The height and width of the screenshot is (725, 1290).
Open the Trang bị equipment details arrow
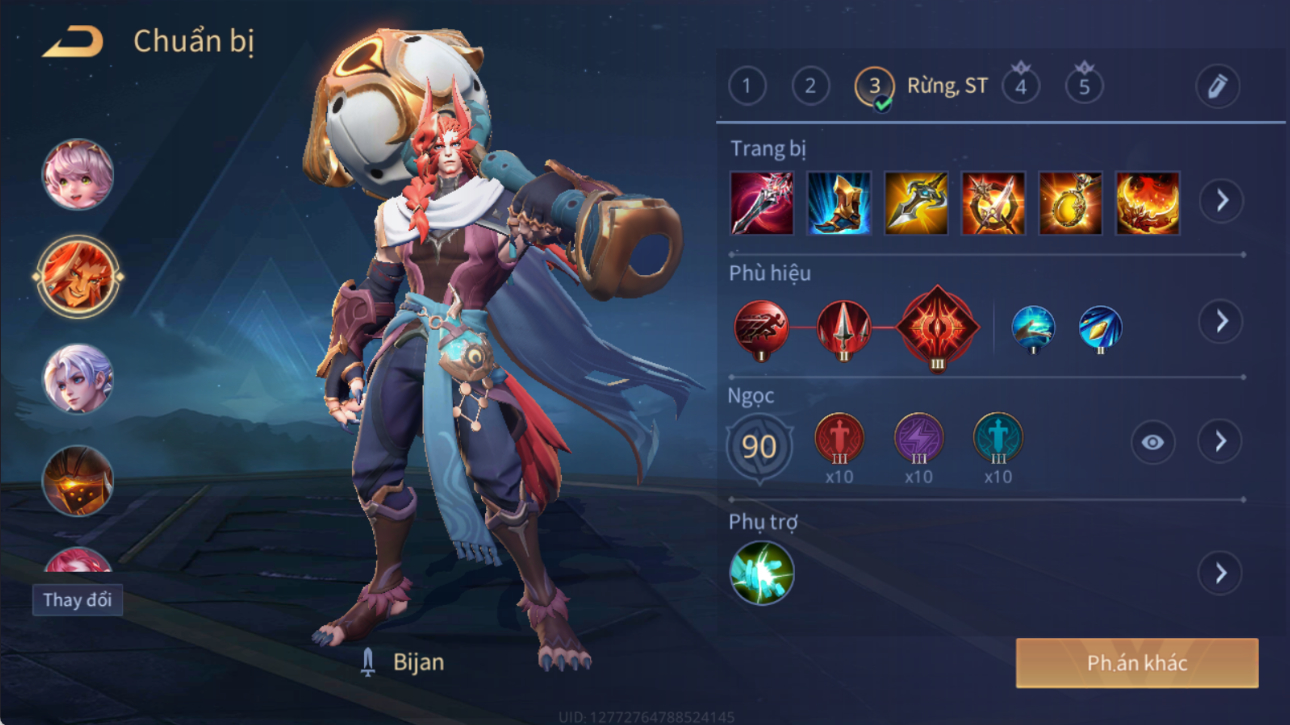click(x=1221, y=201)
